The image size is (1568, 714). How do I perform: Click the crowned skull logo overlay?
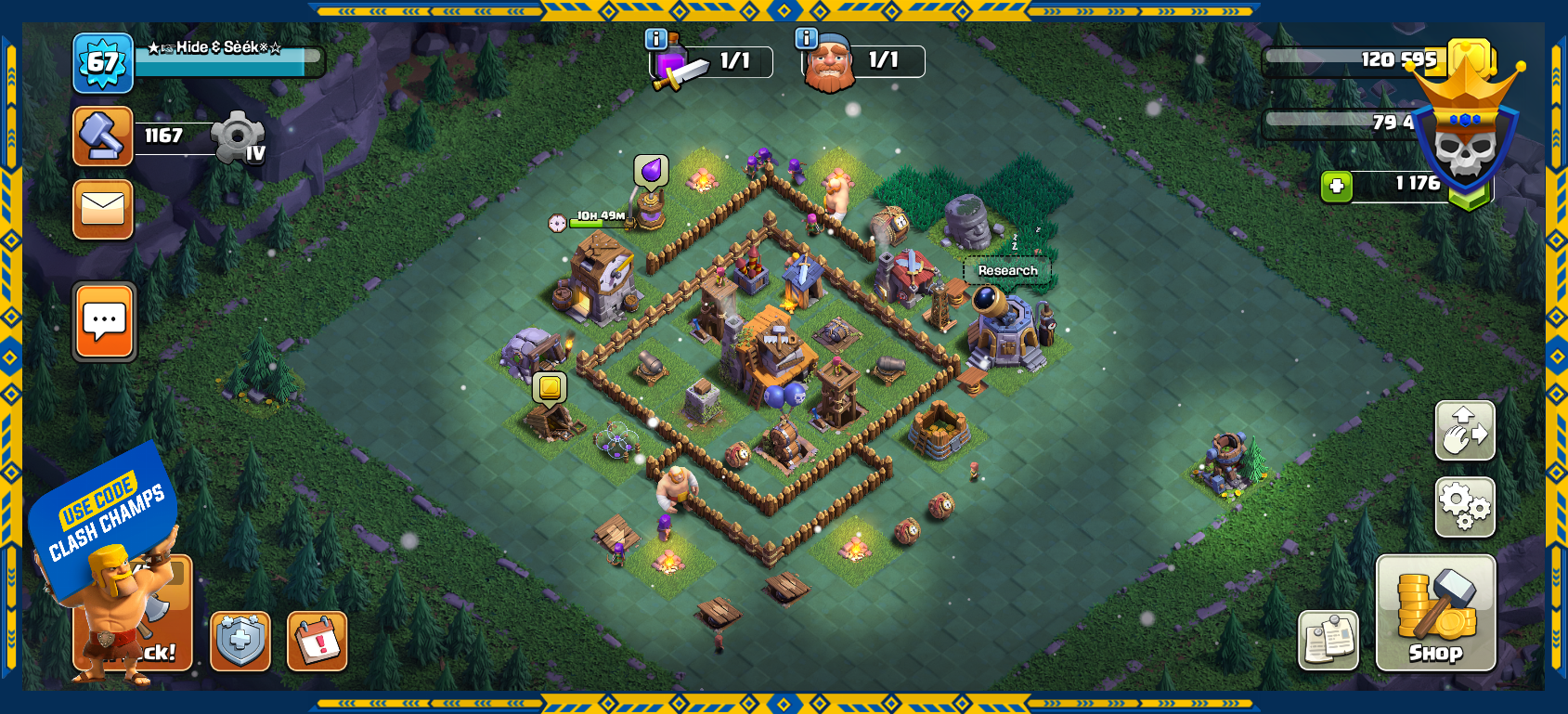[x=1467, y=130]
